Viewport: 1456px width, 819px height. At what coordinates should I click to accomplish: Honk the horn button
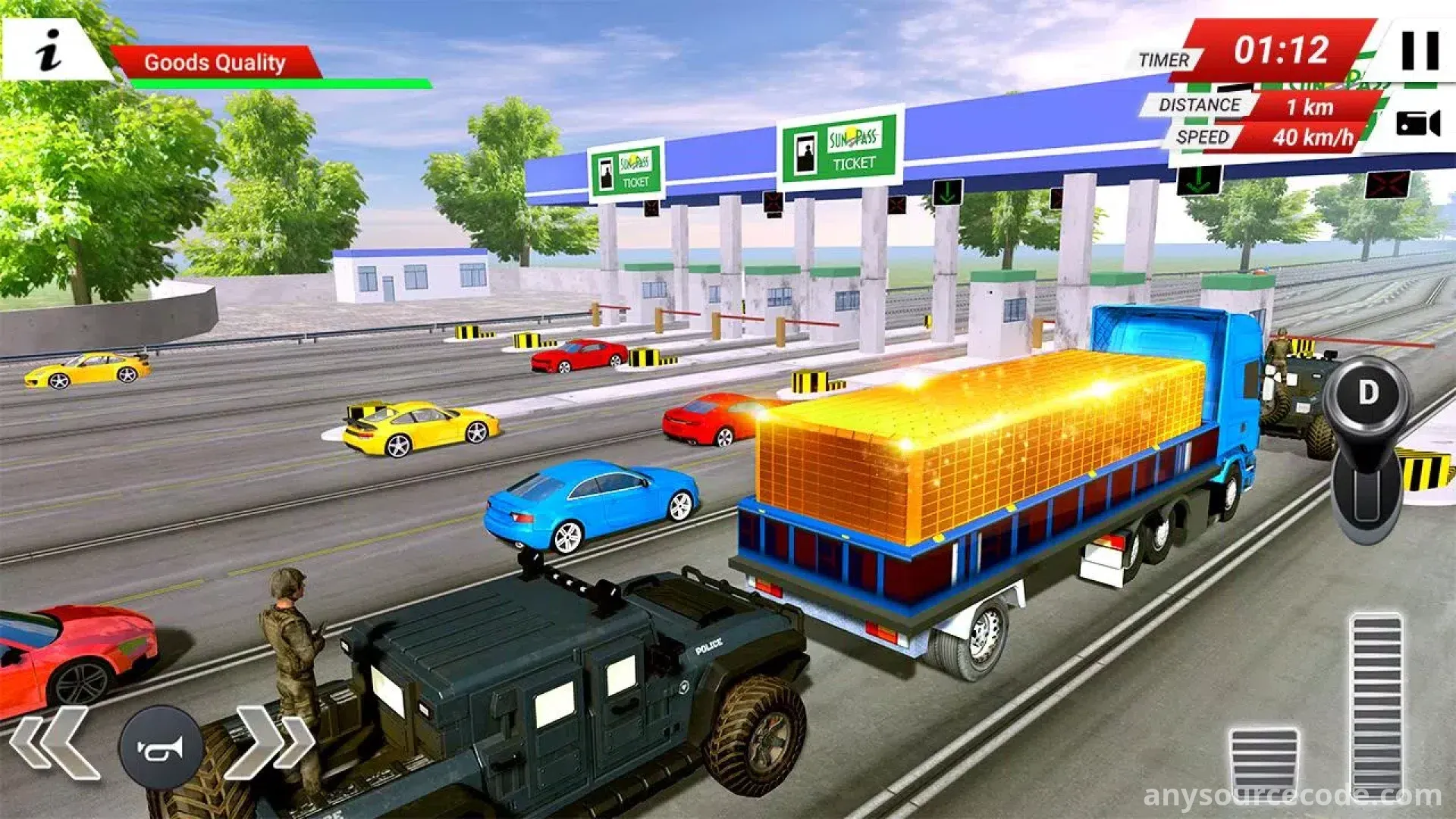click(161, 748)
